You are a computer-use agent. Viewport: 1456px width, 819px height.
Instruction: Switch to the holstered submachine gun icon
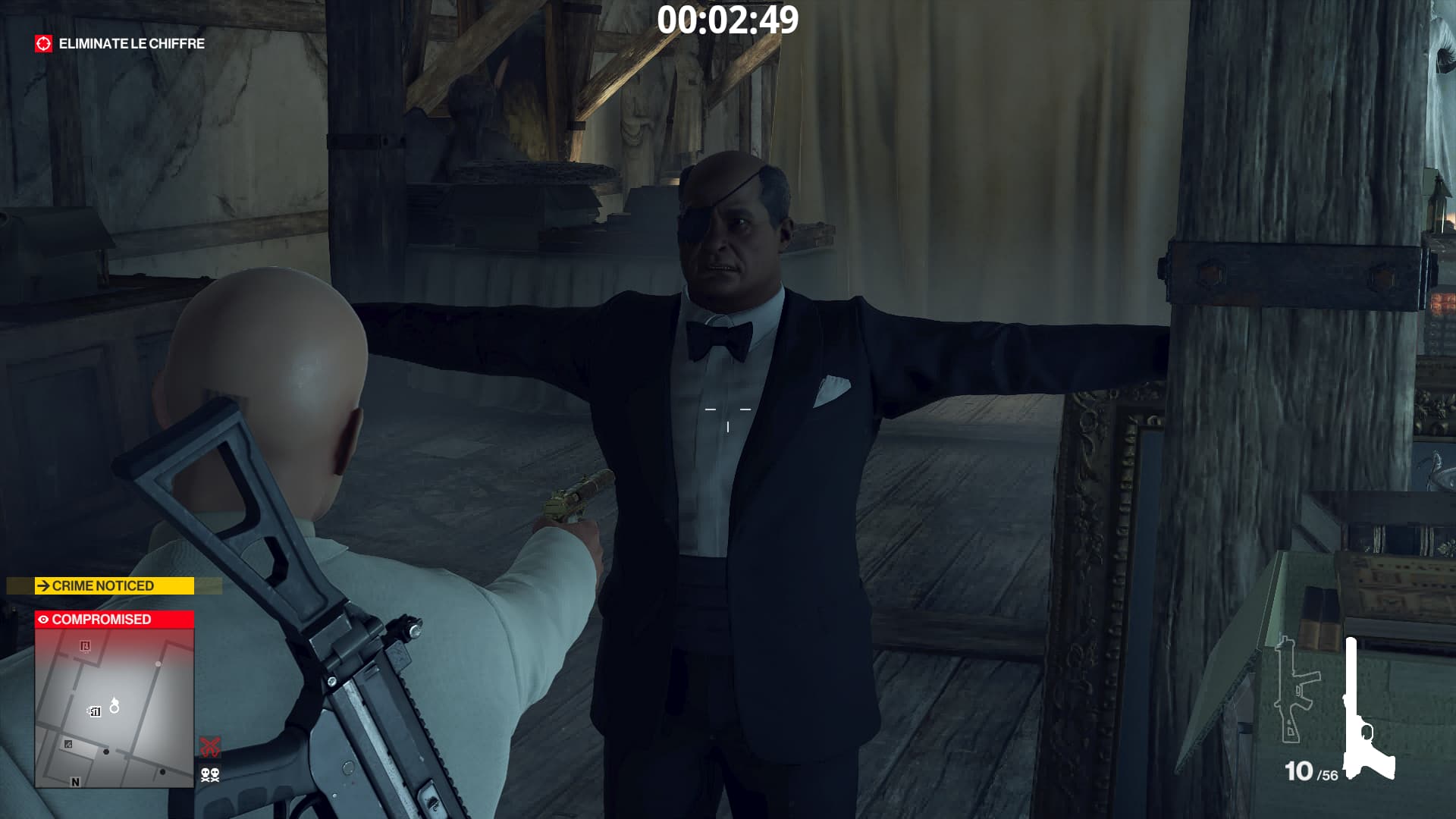[x=1296, y=690]
